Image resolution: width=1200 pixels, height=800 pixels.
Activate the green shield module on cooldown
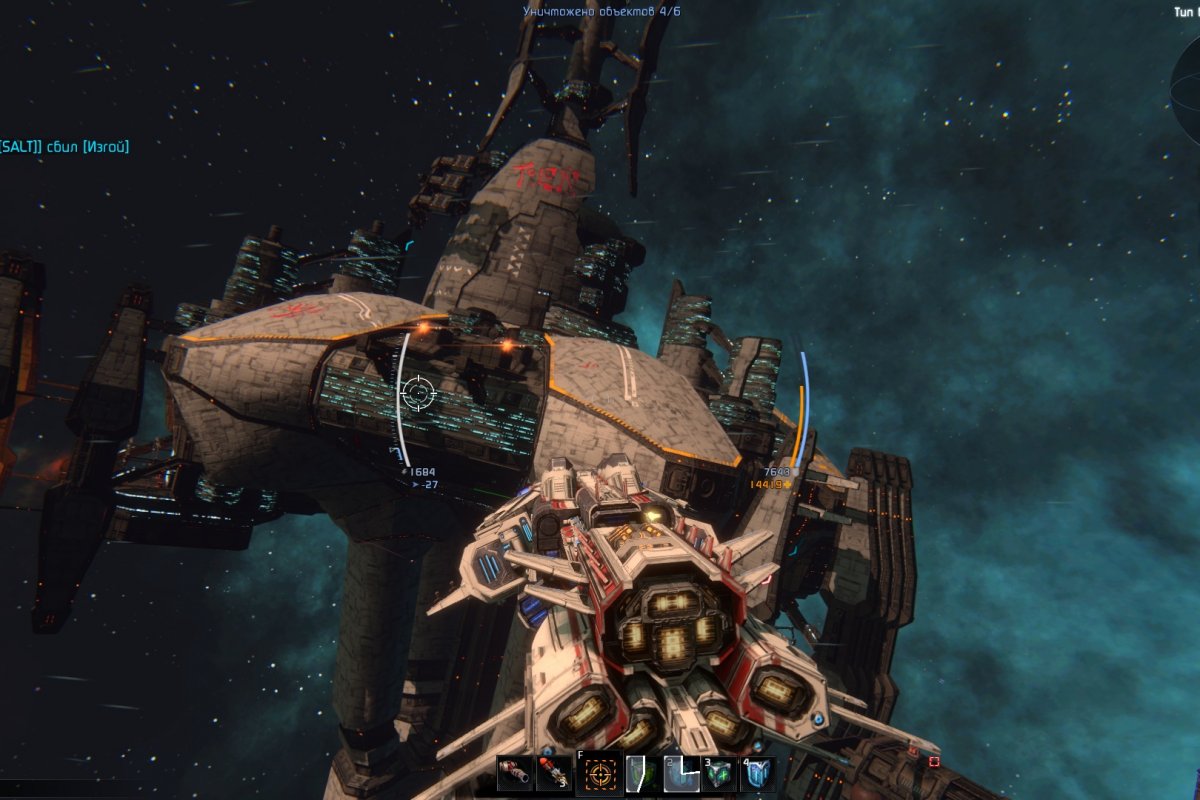(x=642, y=775)
